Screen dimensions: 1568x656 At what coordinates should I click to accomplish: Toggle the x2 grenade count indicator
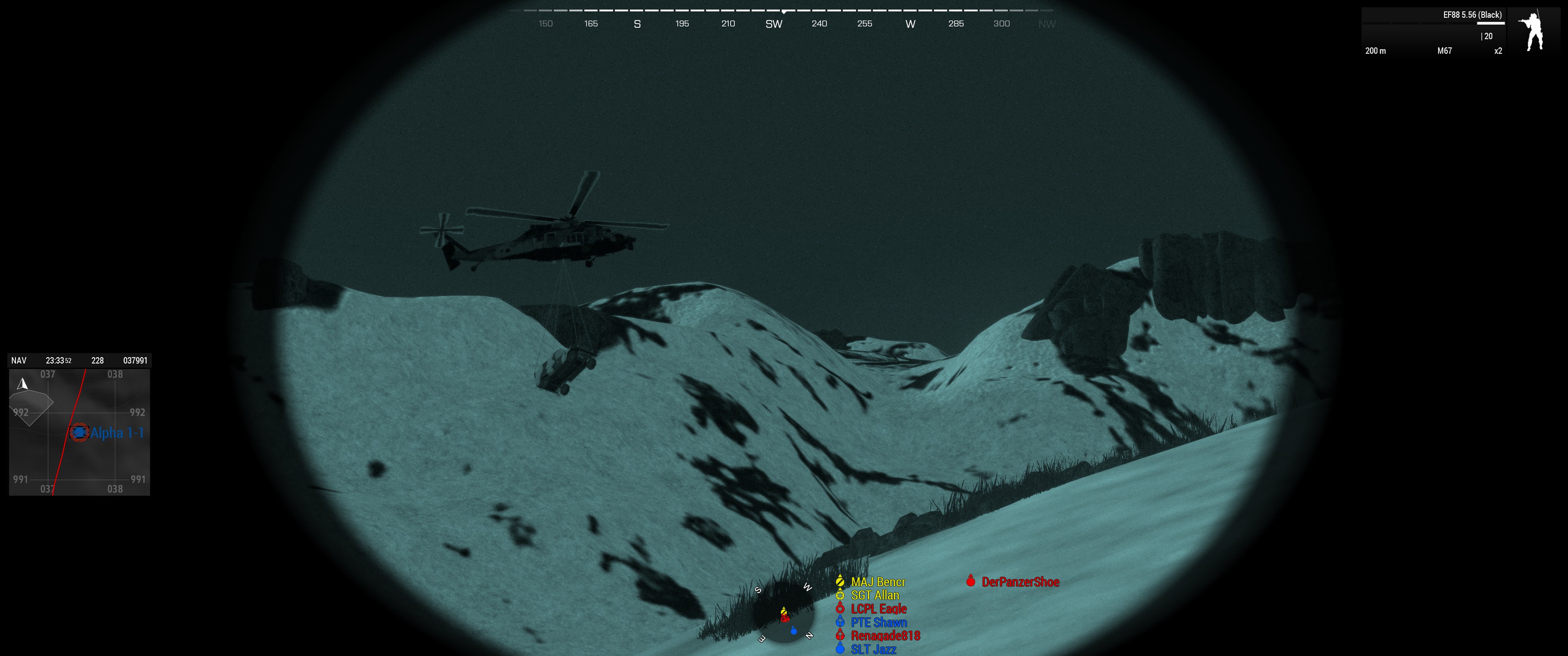coord(1499,51)
